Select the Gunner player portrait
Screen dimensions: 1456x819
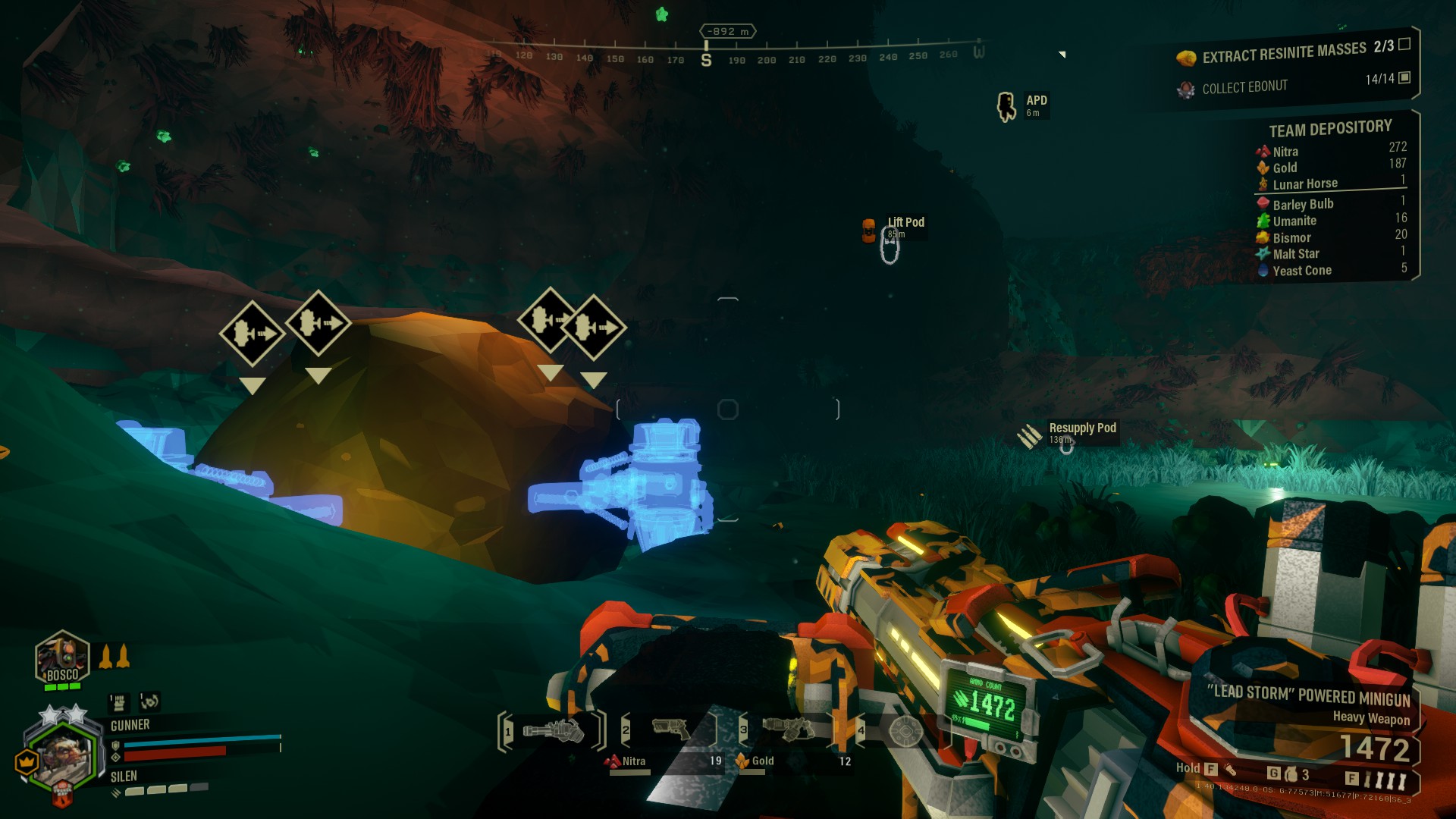click(62, 755)
